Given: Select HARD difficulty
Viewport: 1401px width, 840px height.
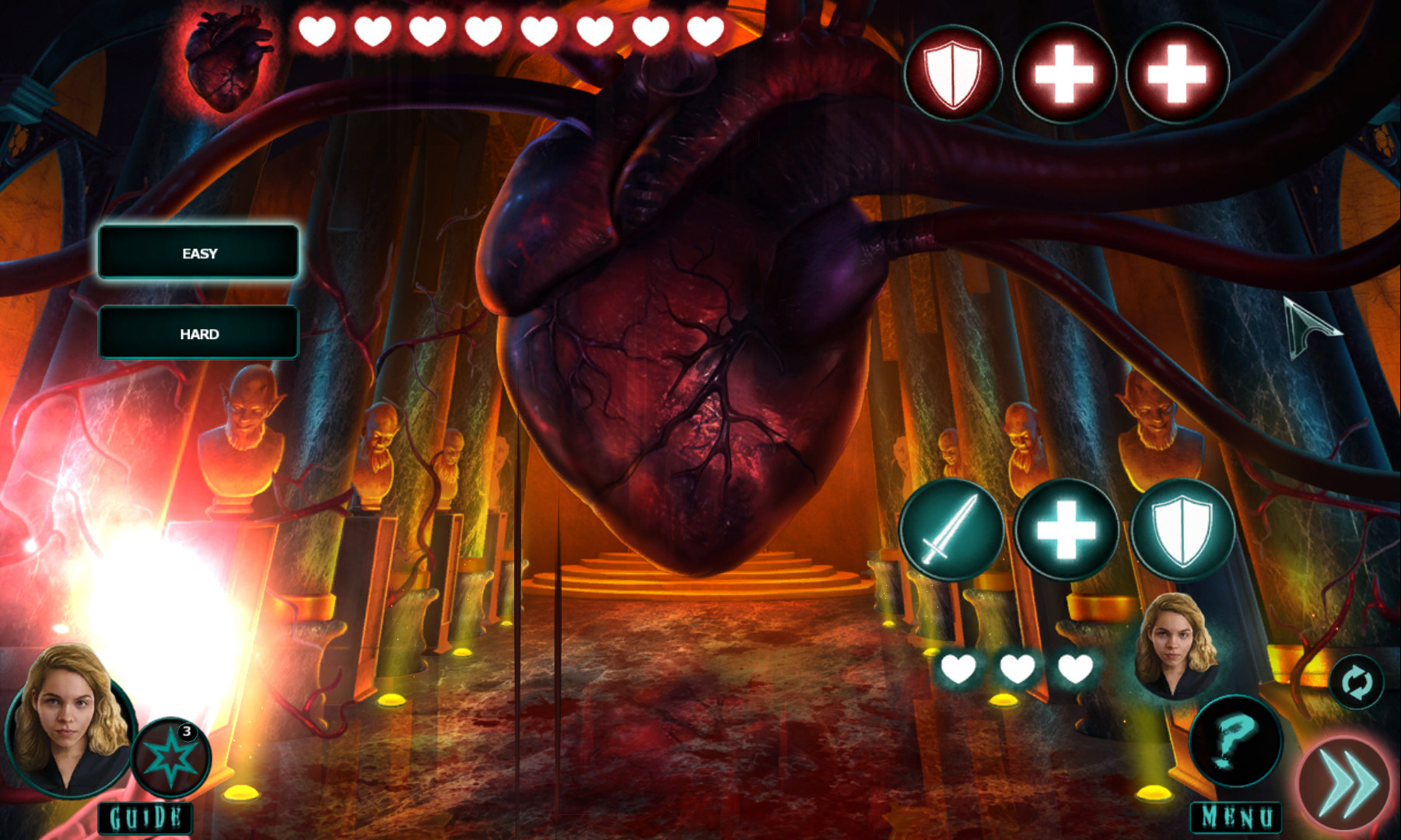Looking at the screenshot, I should 199,333.
